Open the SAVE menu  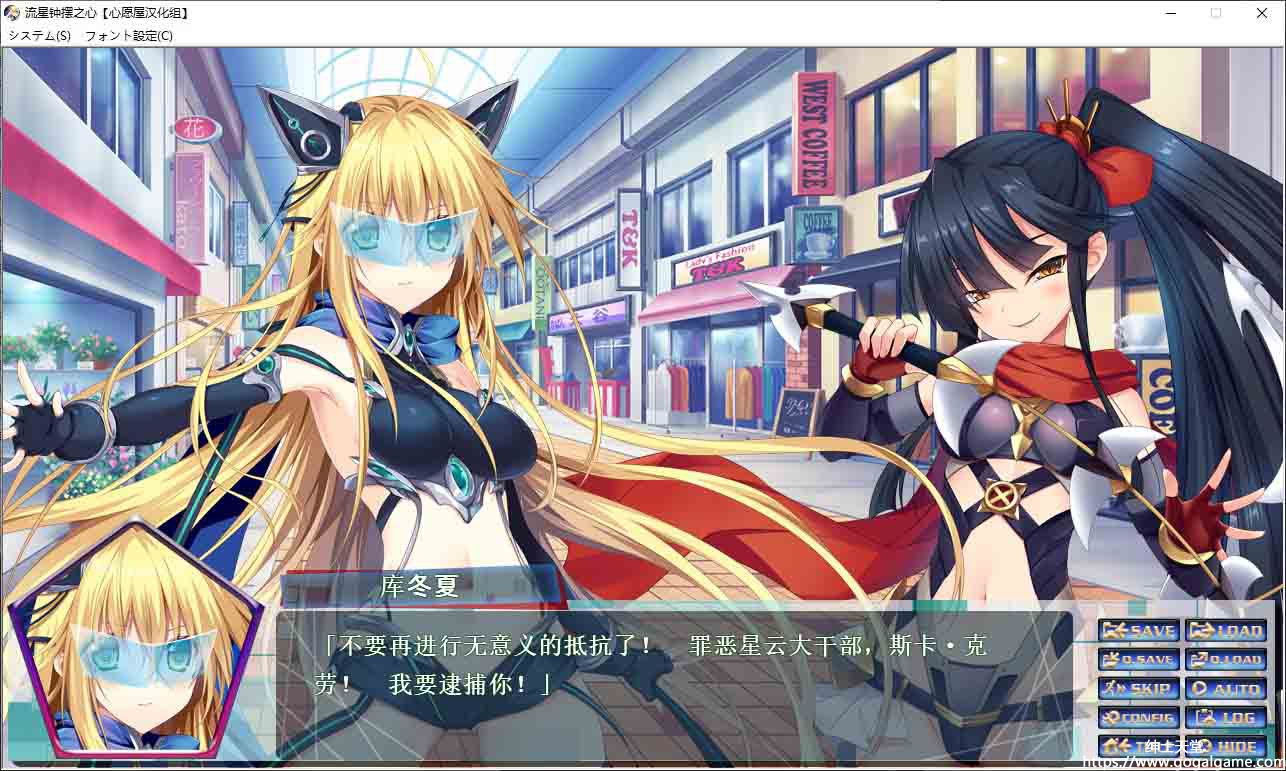(x=1138, y=631)
